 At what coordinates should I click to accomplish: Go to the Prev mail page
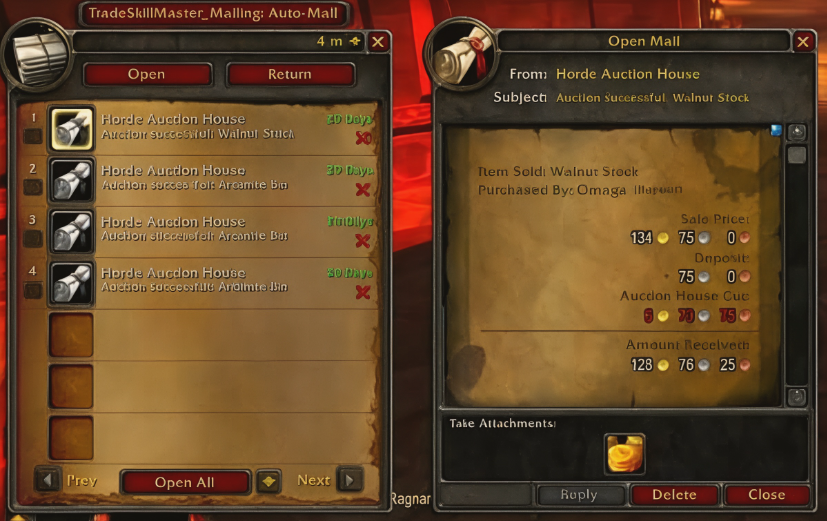click(49, 481)
